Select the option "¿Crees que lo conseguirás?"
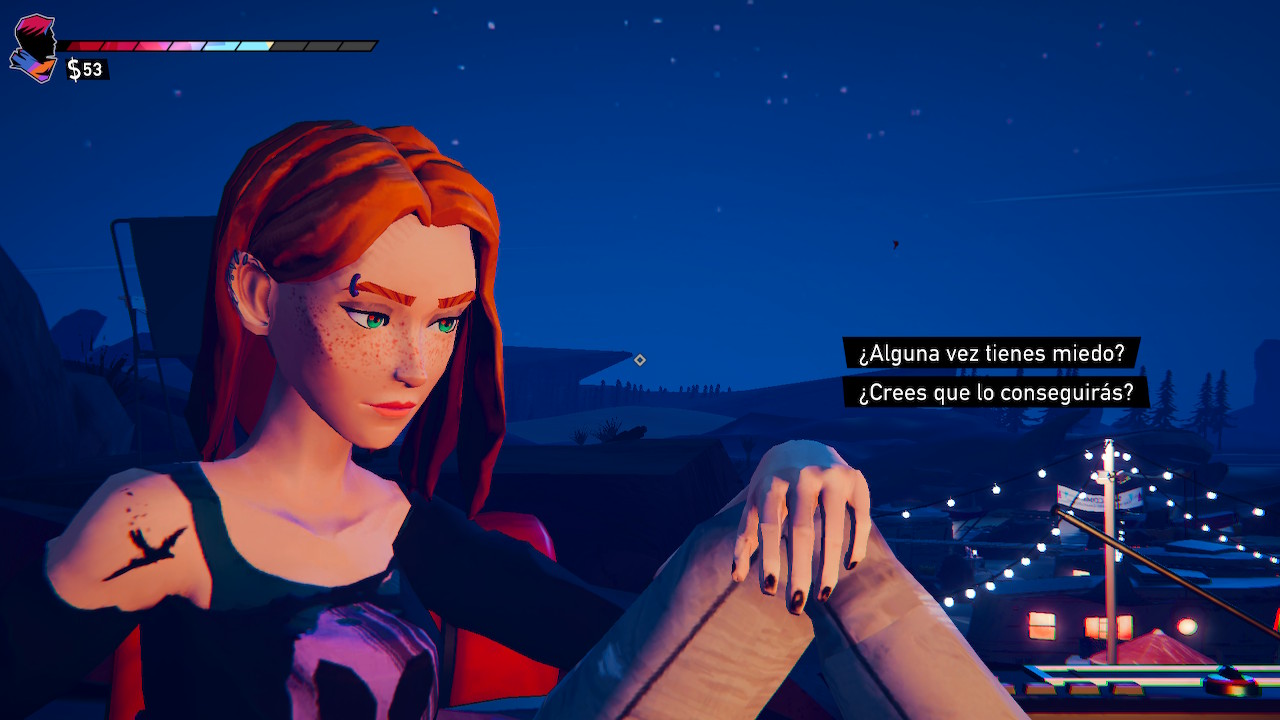The width and height of the screenshot is (1280, 720). (996, 392)
